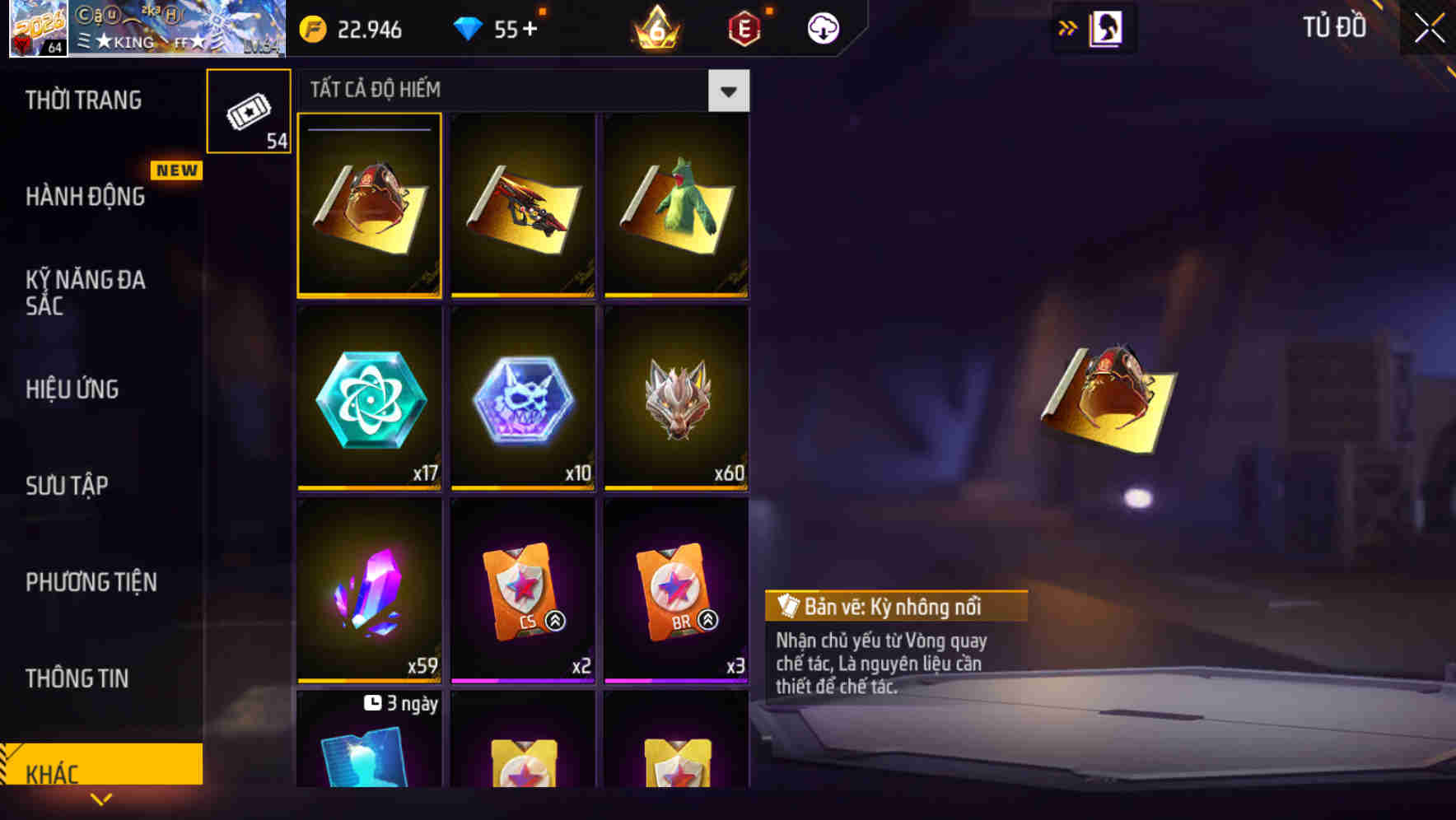Select the crystal shard item showing x59
Screen dimensions: 1456x820
click(367, 593)
